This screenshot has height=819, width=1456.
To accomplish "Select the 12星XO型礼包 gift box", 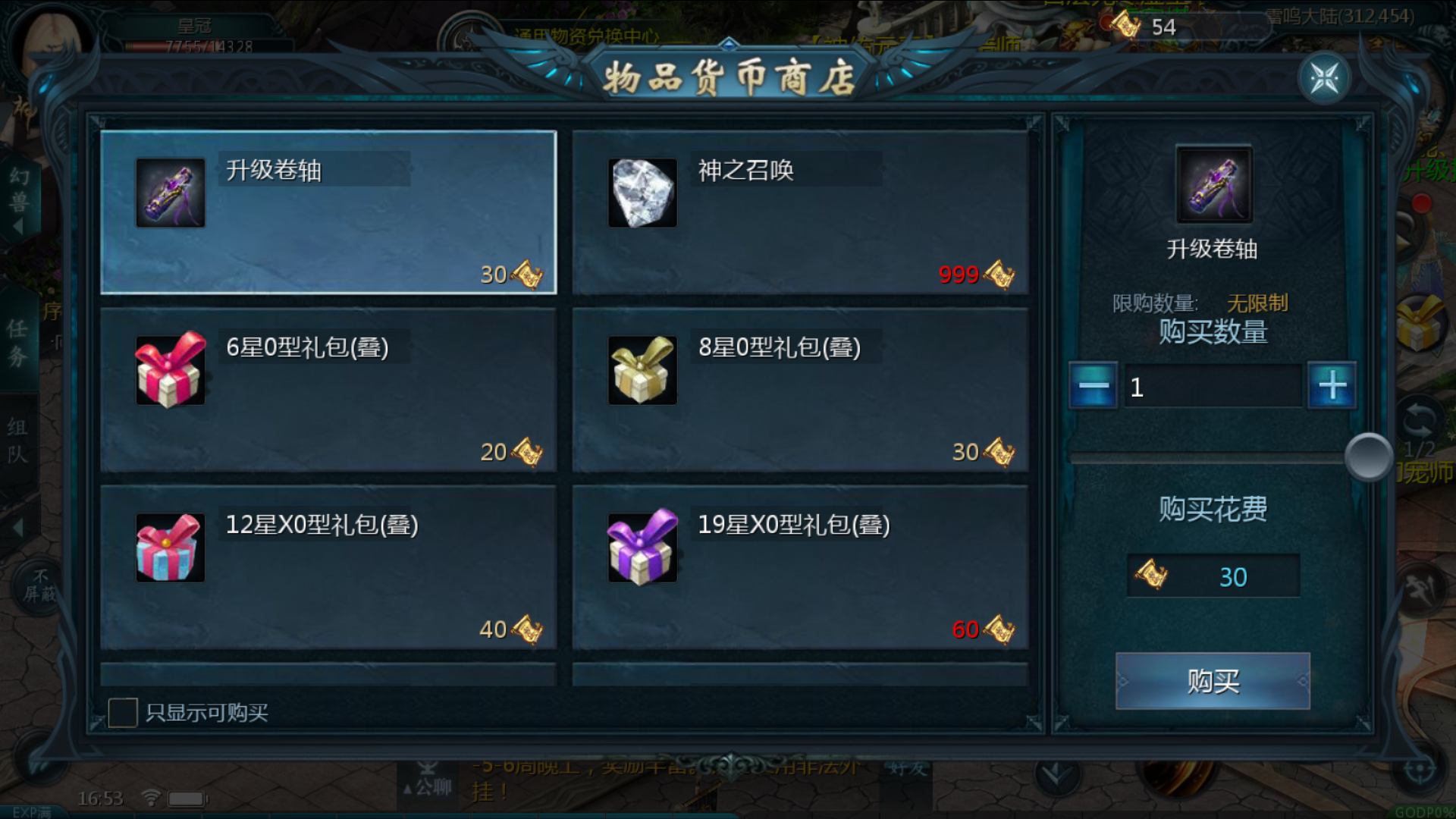I will (x=328, y=567).
